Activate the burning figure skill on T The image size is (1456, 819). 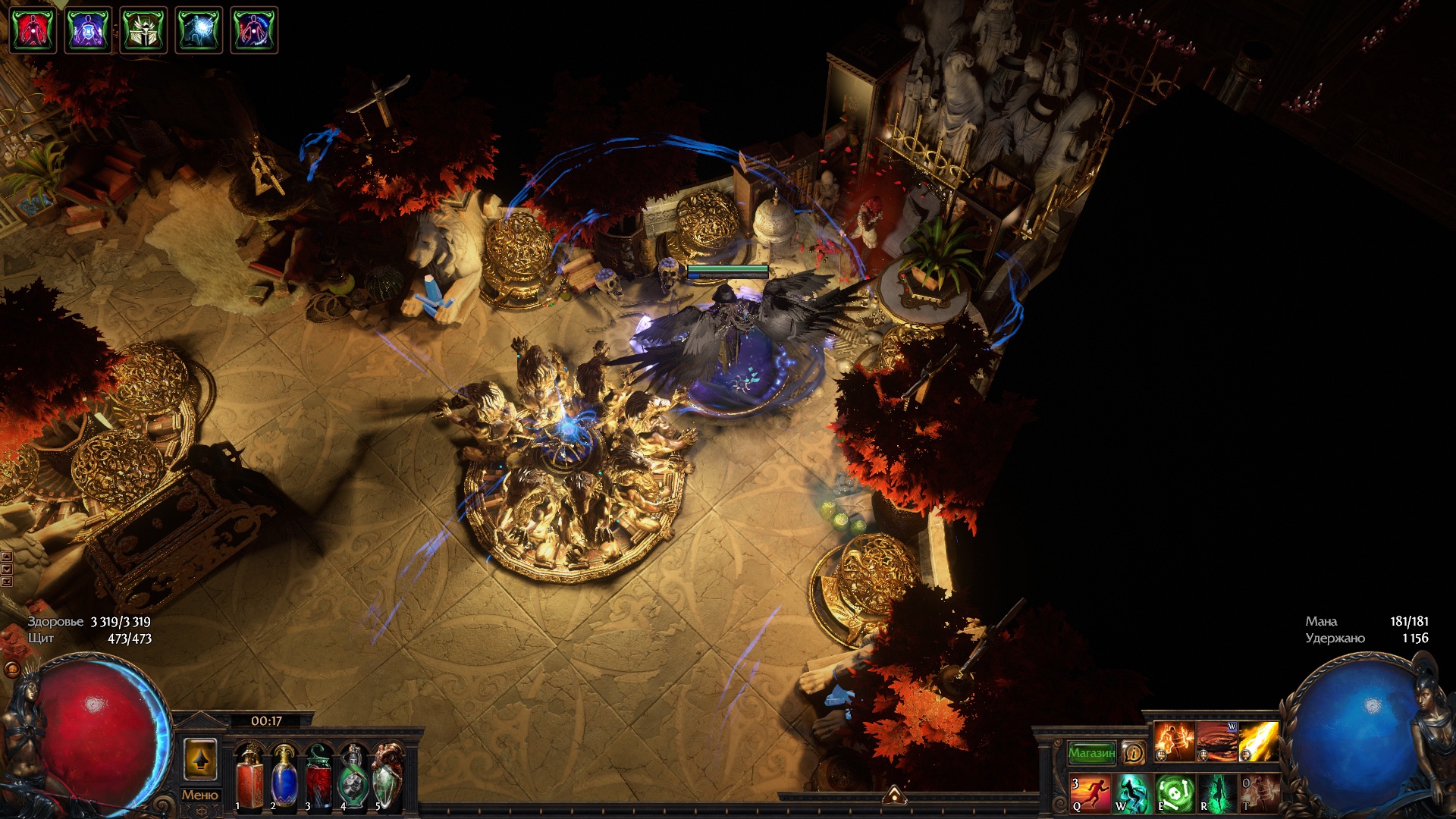coord(1260,793)
